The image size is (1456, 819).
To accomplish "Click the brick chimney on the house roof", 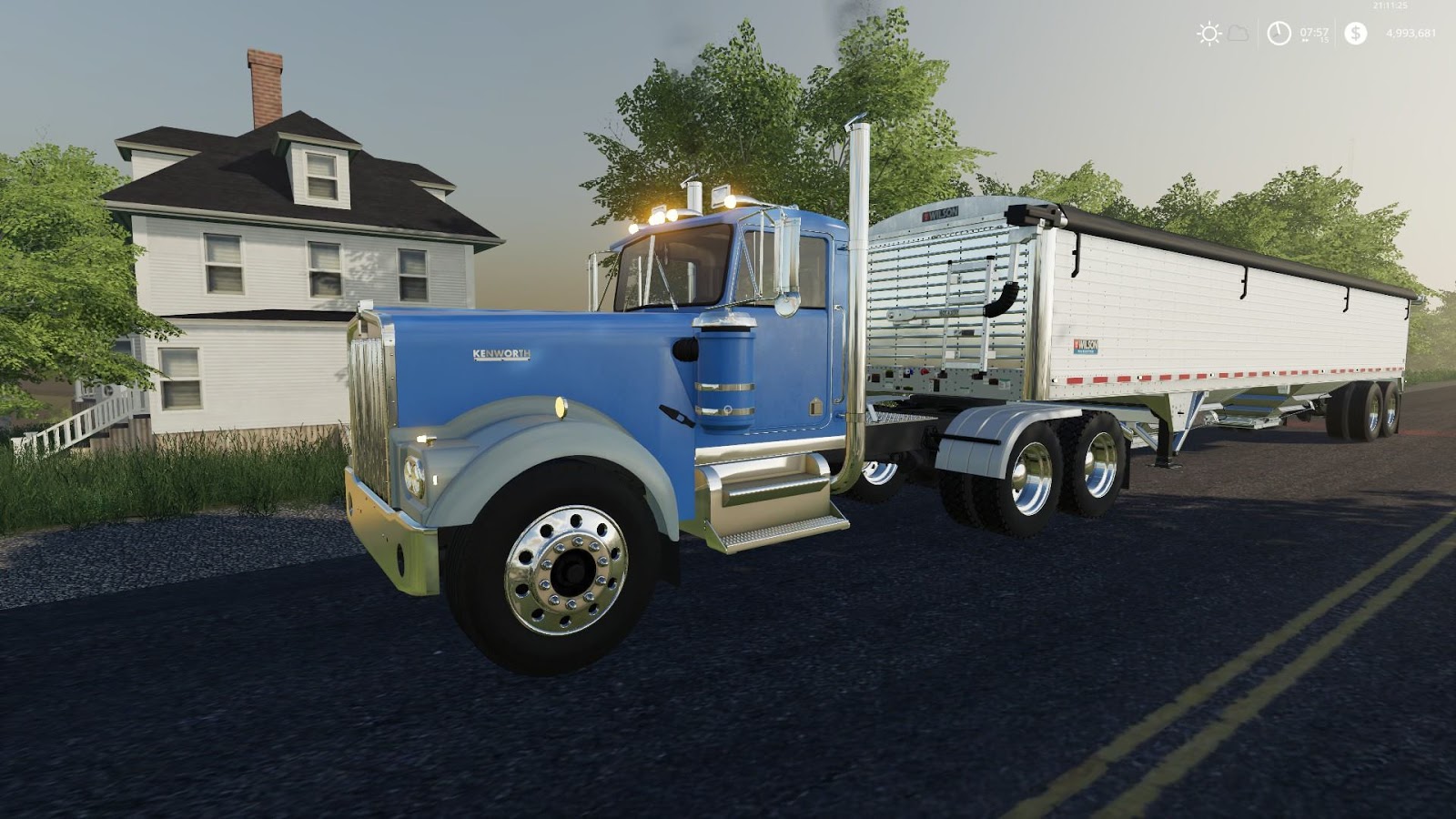I will click(266, 86).
